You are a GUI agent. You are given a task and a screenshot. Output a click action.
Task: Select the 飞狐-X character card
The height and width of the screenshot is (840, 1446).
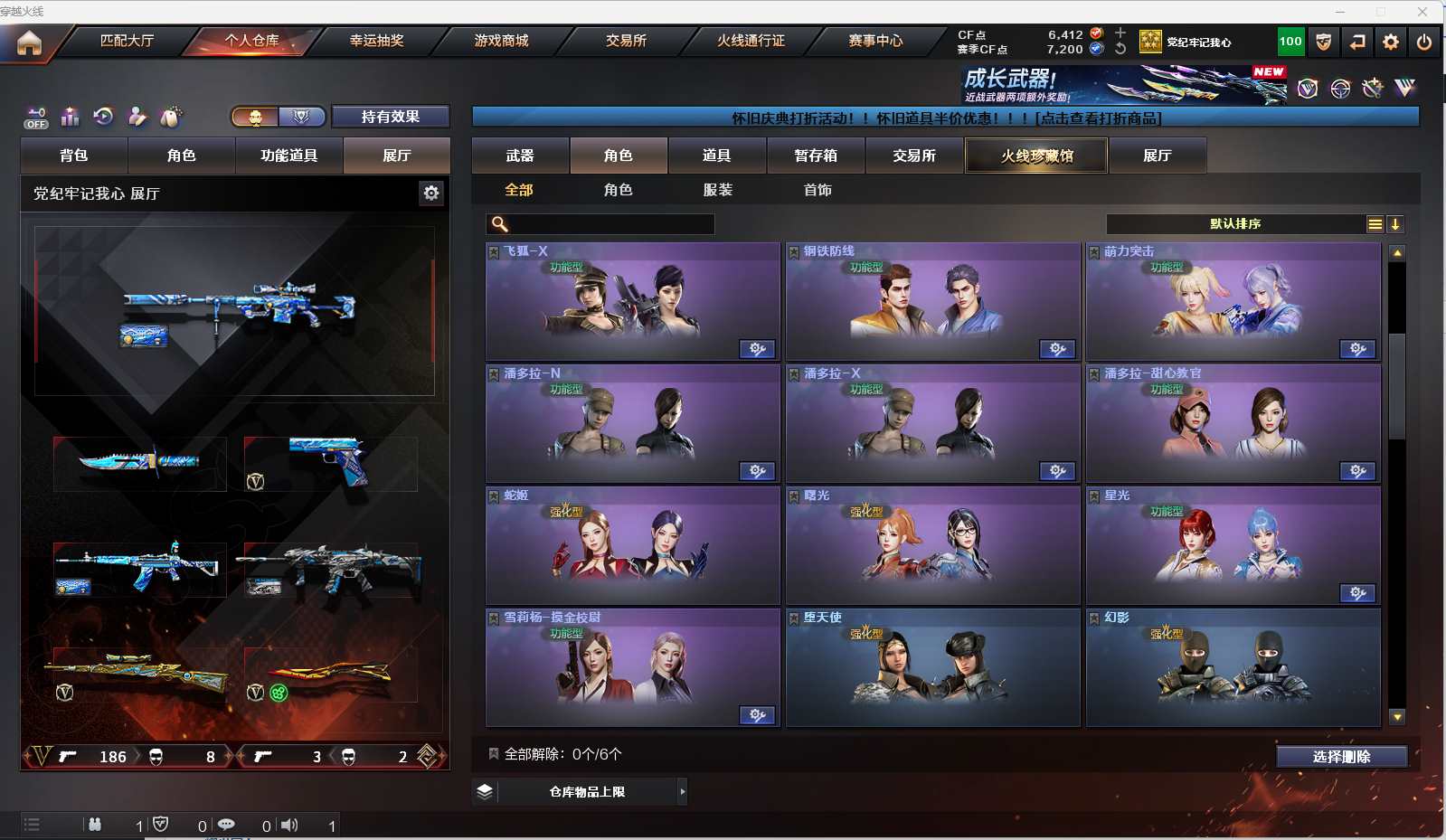pos(632,302)
